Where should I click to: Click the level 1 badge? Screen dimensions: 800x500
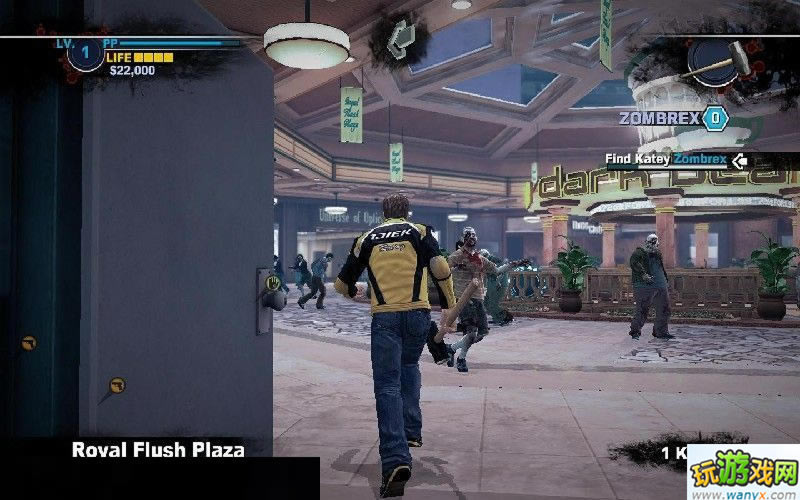85,52
